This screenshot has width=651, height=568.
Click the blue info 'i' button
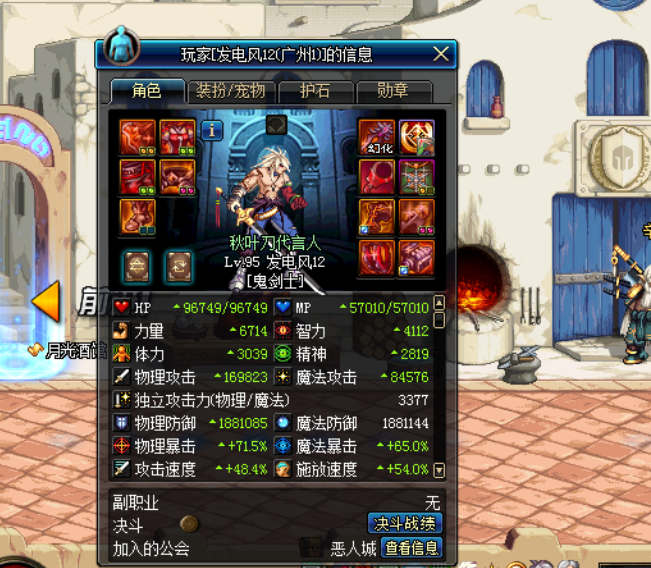pos(212,130)
